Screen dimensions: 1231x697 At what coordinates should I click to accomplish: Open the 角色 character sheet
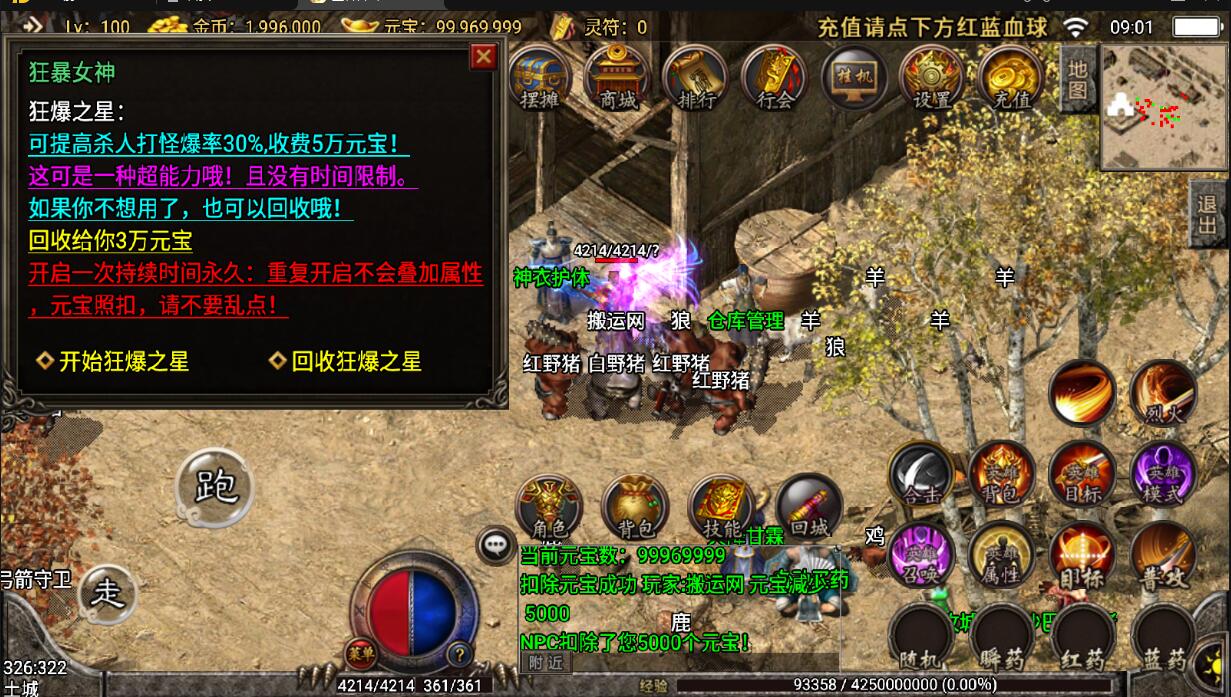[548, 507]
